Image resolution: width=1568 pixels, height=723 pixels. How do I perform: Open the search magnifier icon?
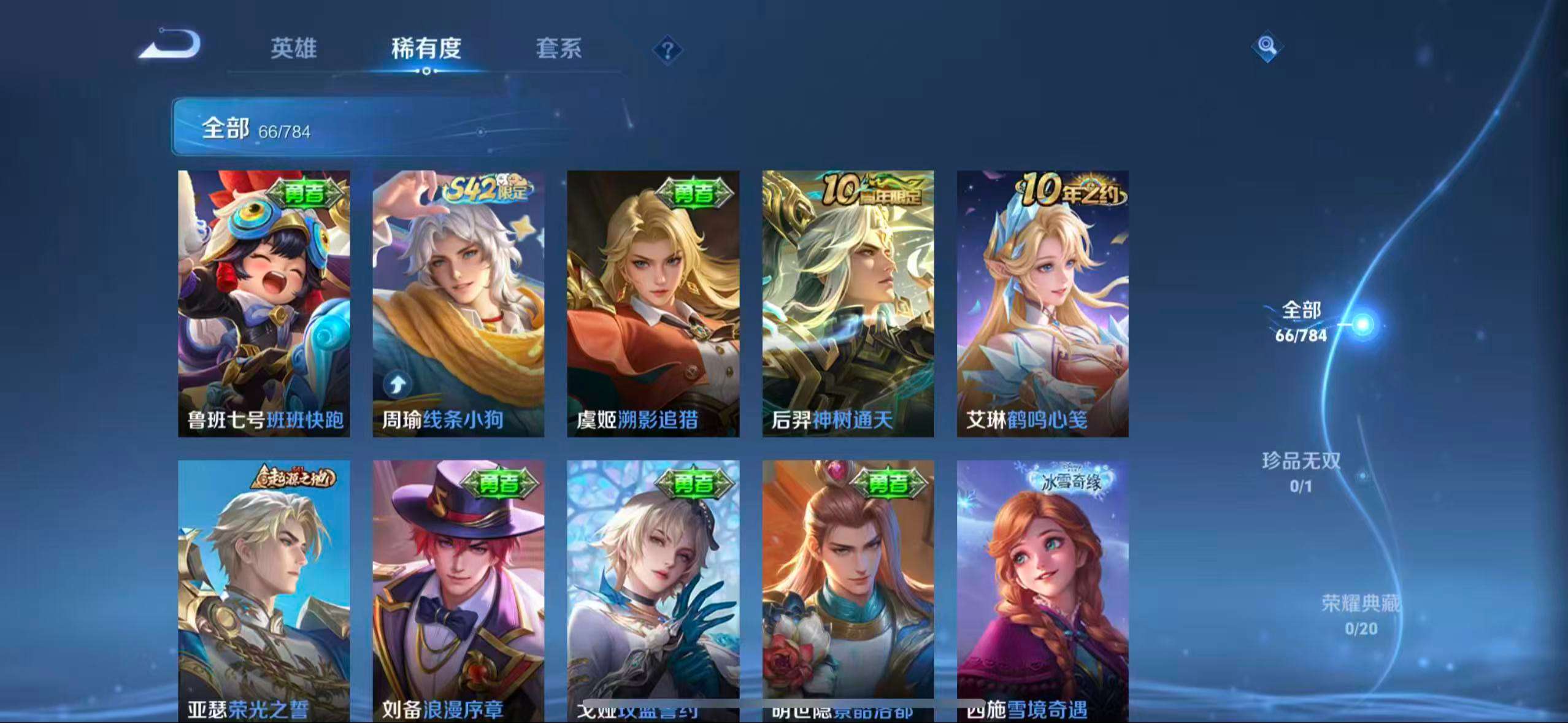(1267, 47)
